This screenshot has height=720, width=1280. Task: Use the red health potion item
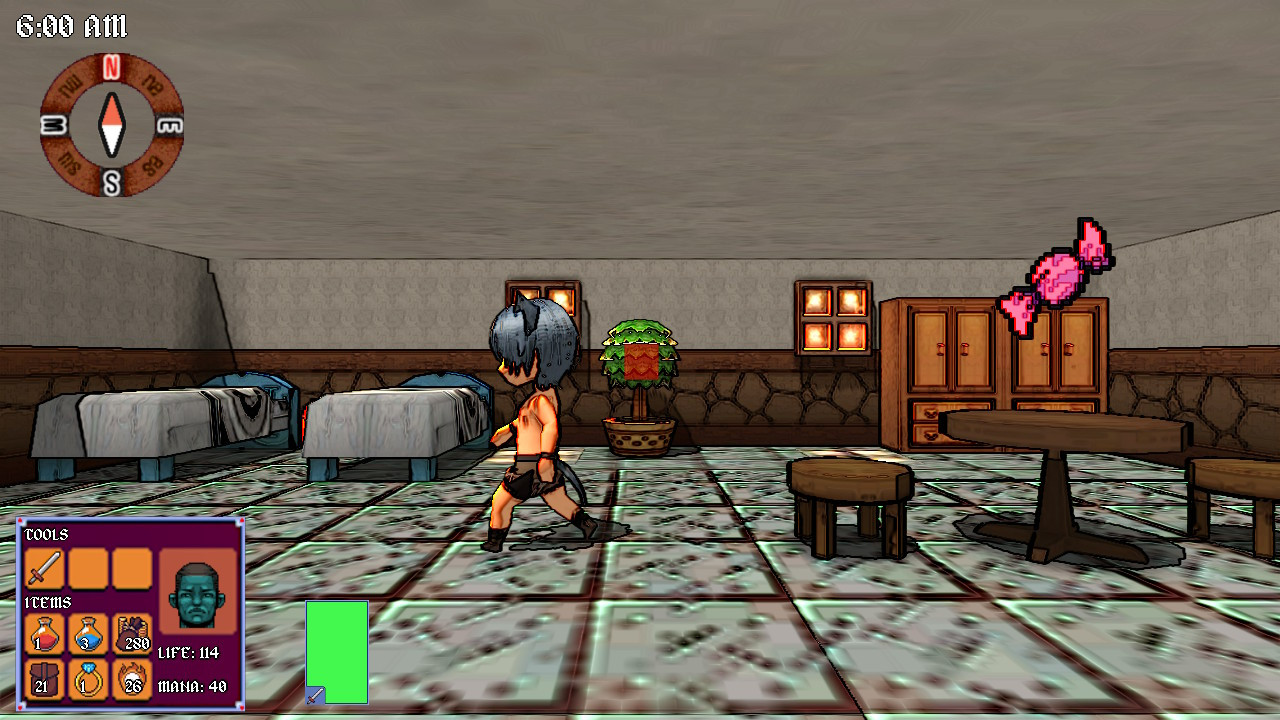pos(45,635)
